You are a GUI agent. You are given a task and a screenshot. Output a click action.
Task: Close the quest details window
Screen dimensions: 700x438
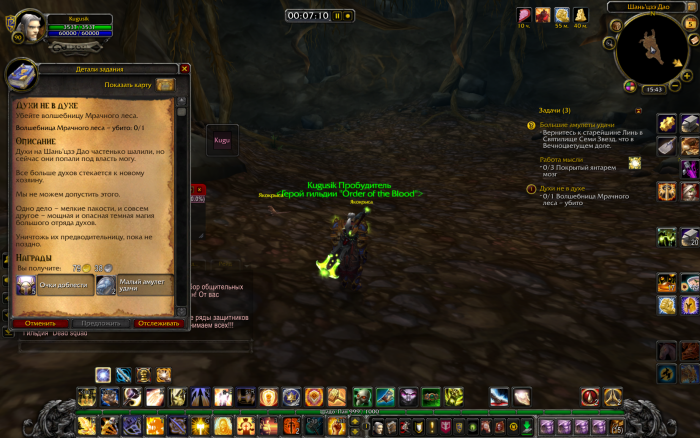pos(184,69)
